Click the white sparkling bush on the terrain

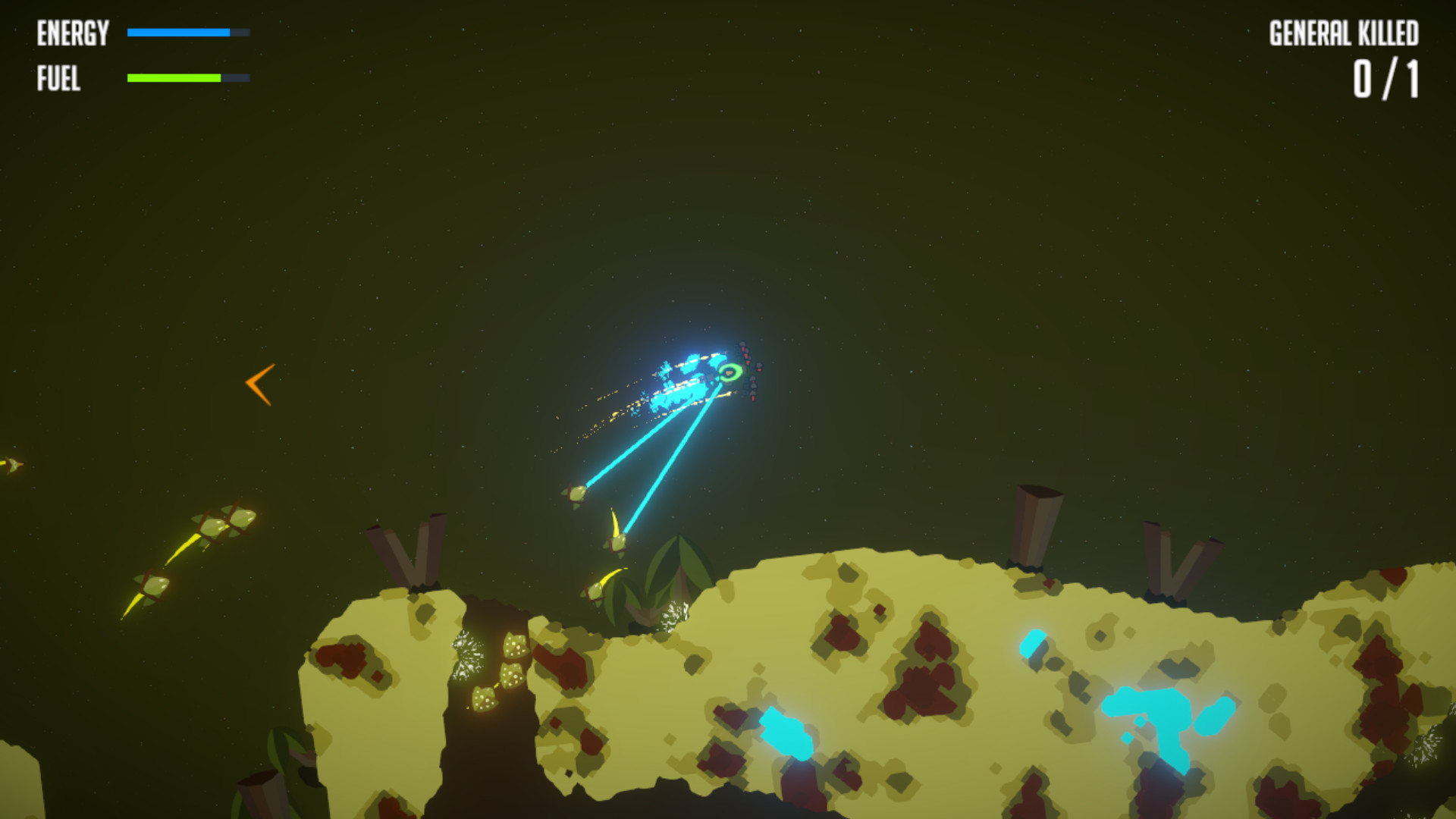click(464, 656)
